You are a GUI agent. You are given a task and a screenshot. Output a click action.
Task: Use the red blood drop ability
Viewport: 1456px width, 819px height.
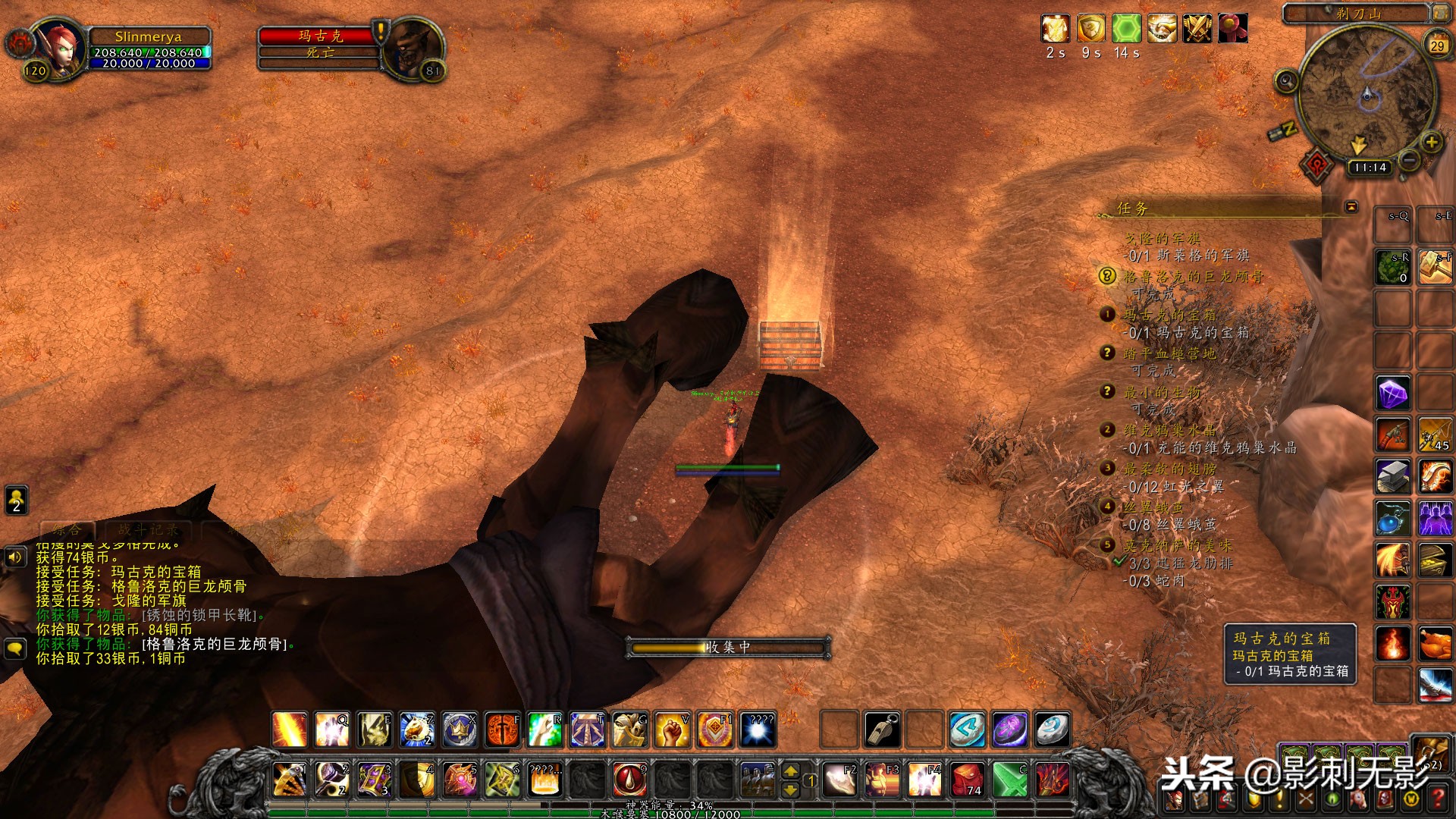(x=629, y=779)
